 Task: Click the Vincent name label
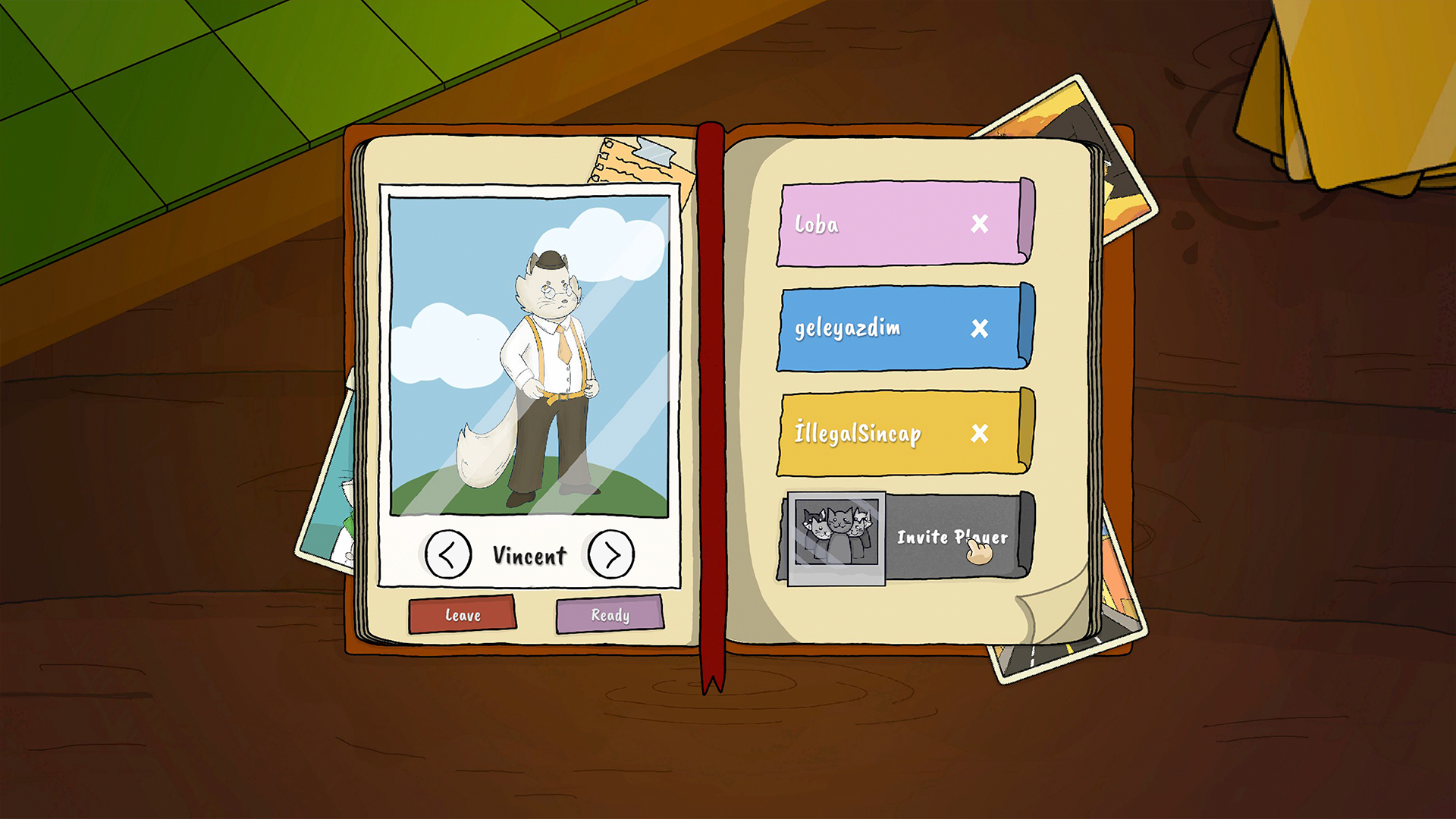(x=529, y=554)
